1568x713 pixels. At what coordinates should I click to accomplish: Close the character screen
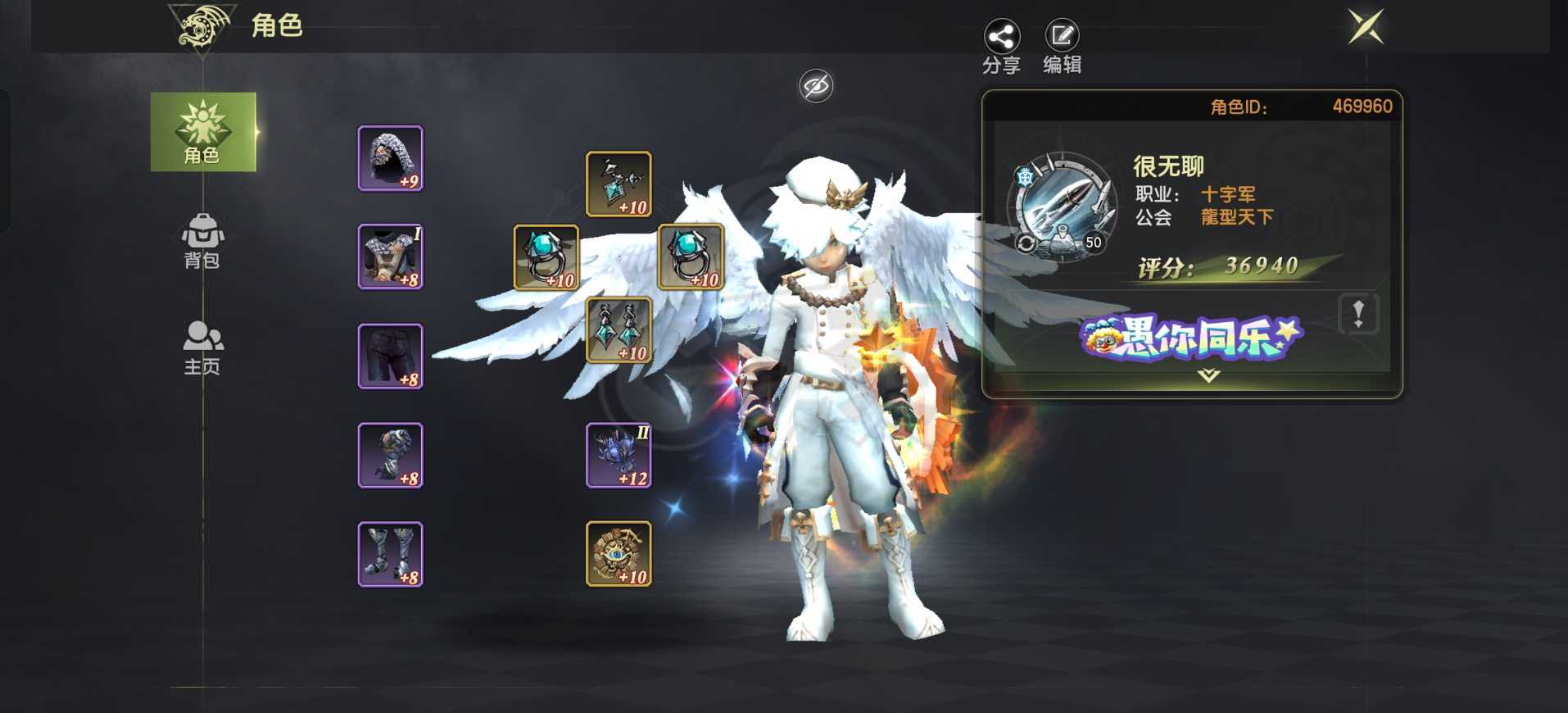1366,27
